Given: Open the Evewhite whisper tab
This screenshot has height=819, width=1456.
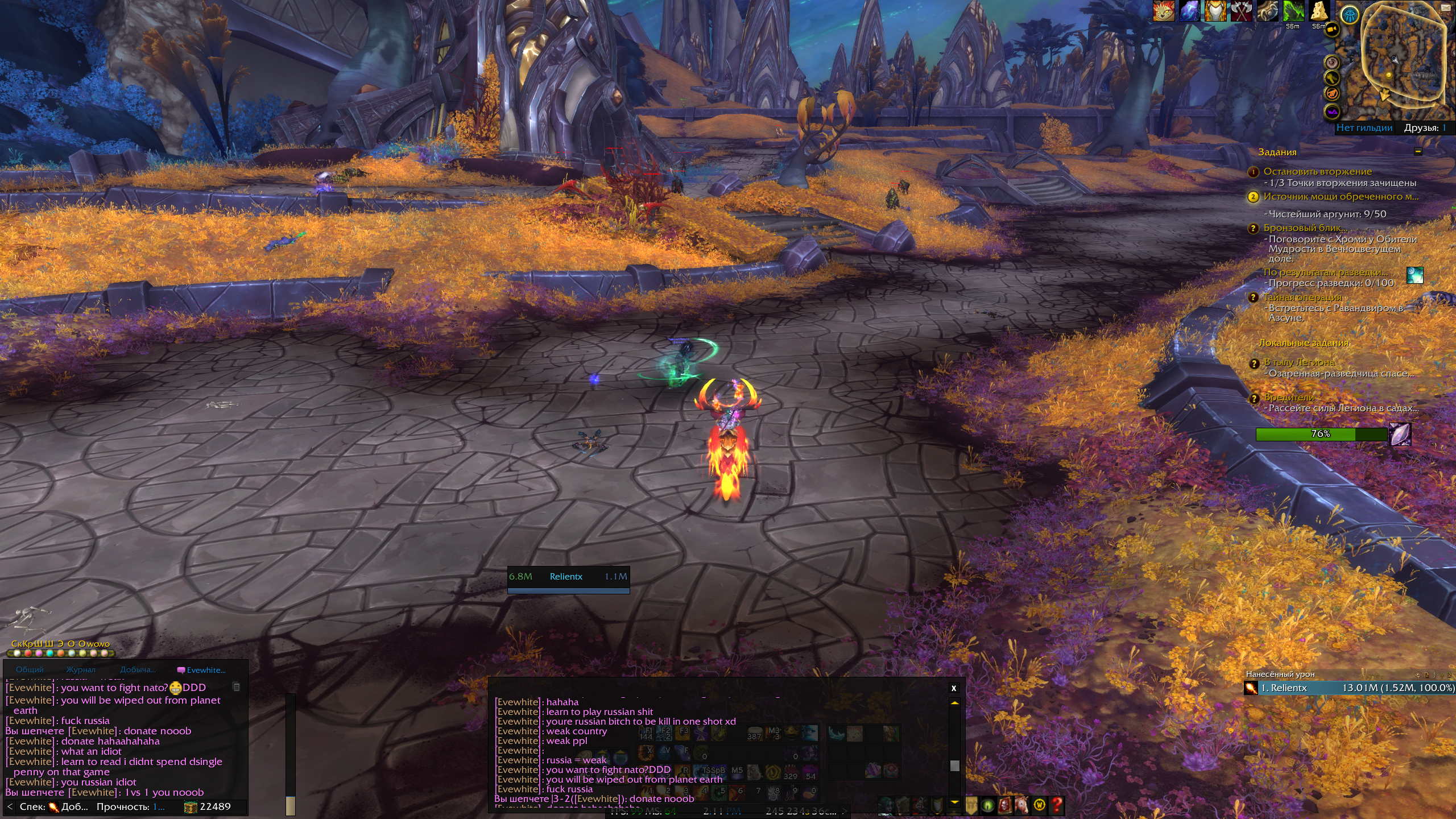Looking at the screenshot, I should (x=202, y=670).
